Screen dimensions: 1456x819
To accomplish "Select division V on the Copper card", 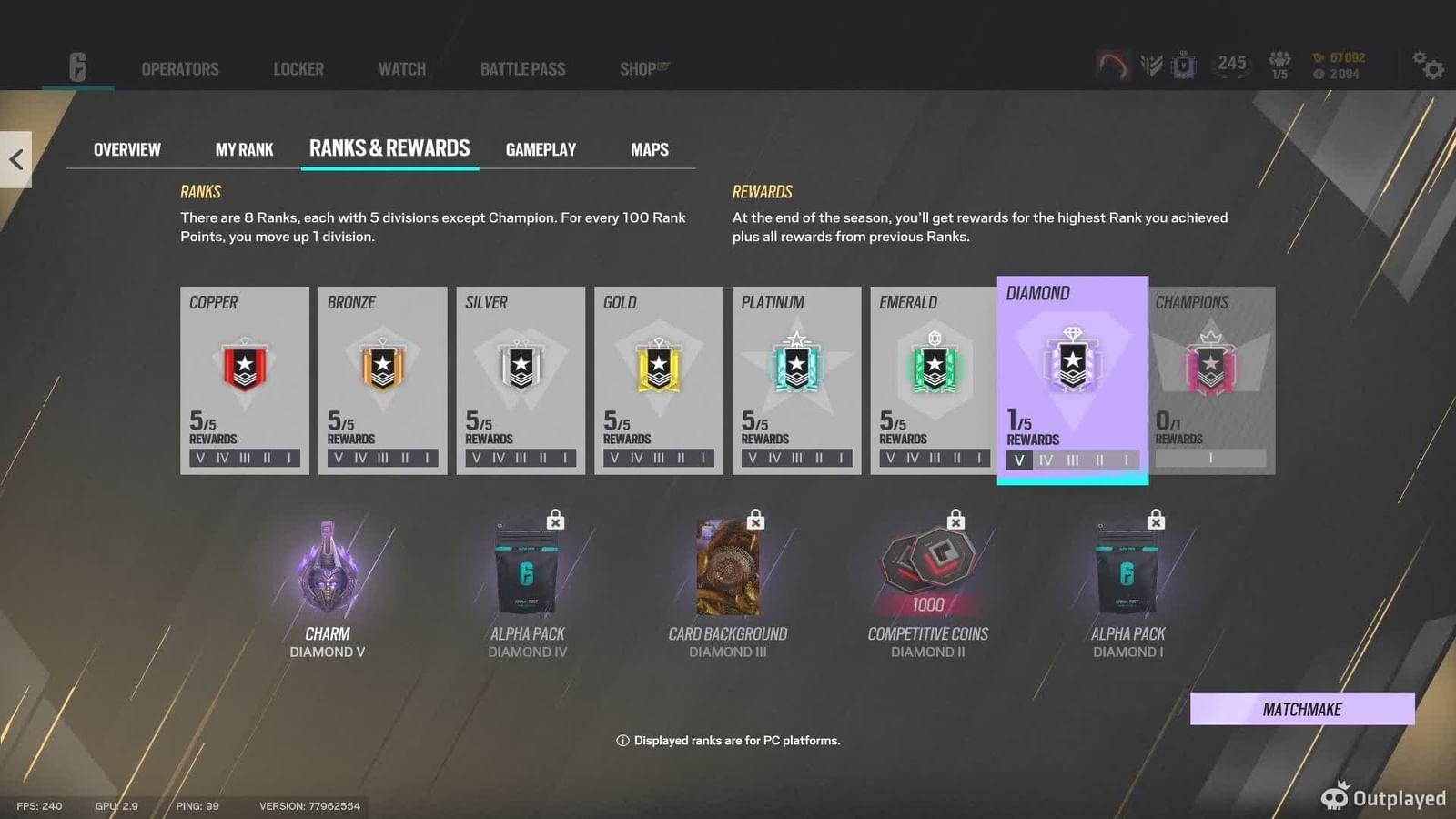I will pos(200,459).
